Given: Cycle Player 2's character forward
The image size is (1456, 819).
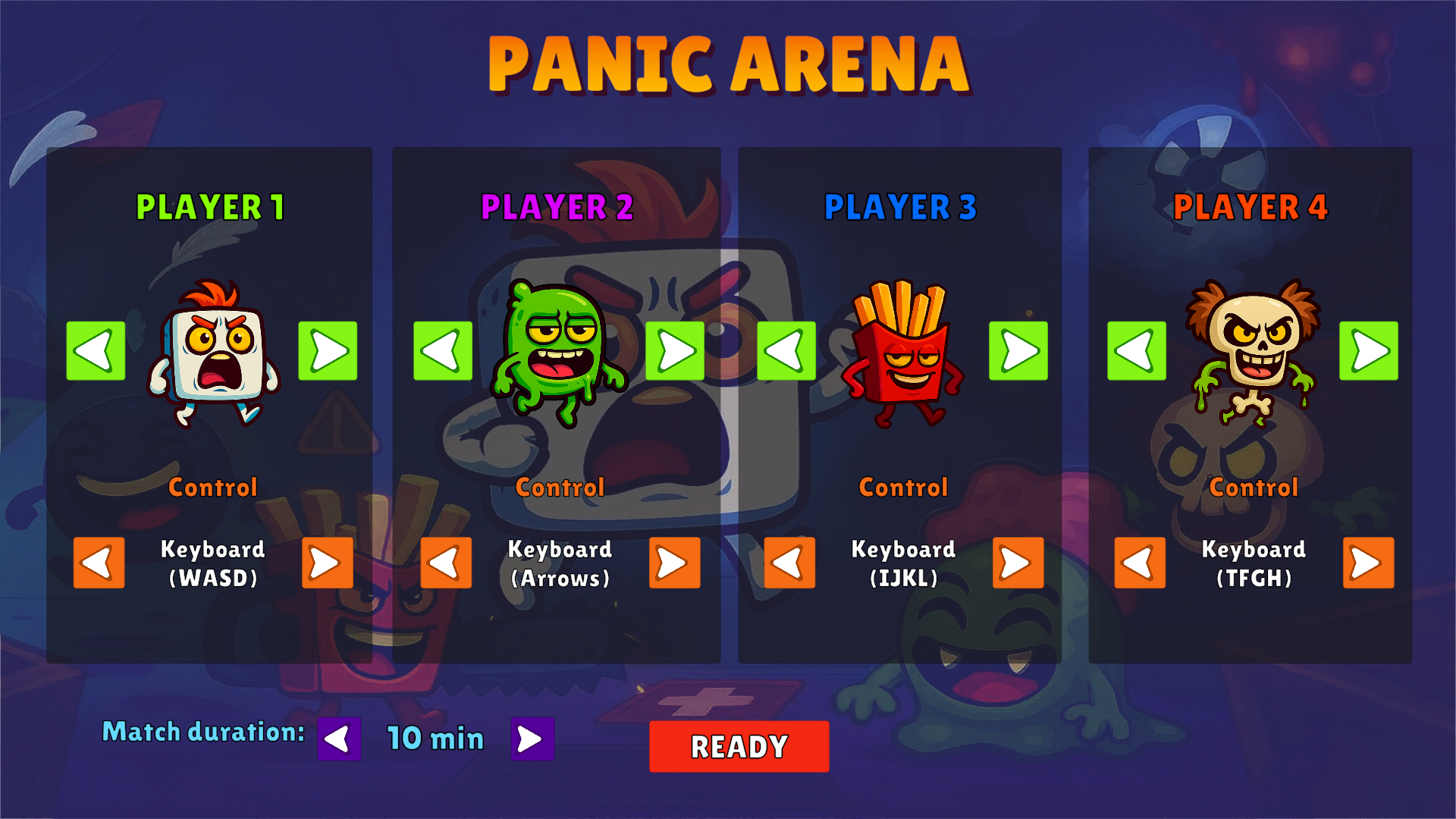Looking at the screenshot, I should [675, 351].
